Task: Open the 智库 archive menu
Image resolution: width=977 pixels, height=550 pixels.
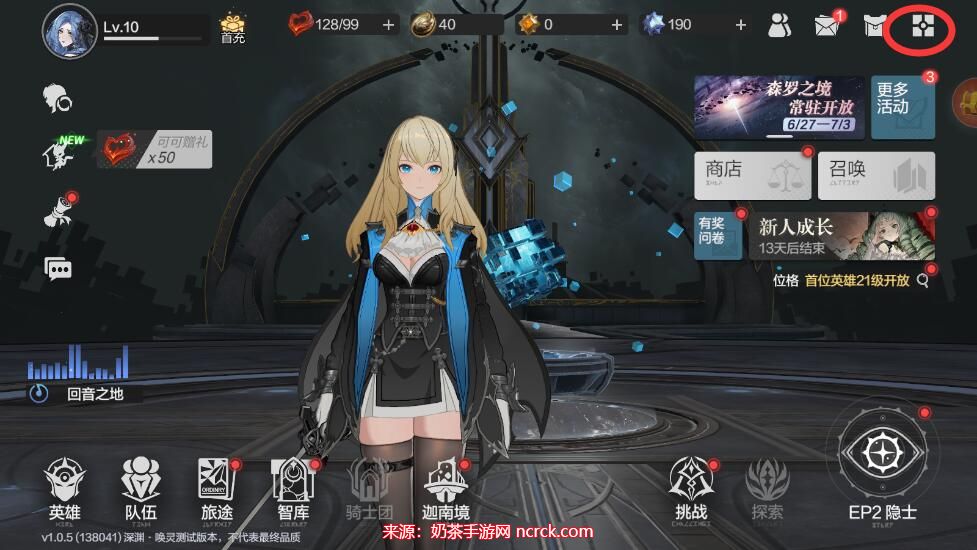Action: click(x=293, y=489)
